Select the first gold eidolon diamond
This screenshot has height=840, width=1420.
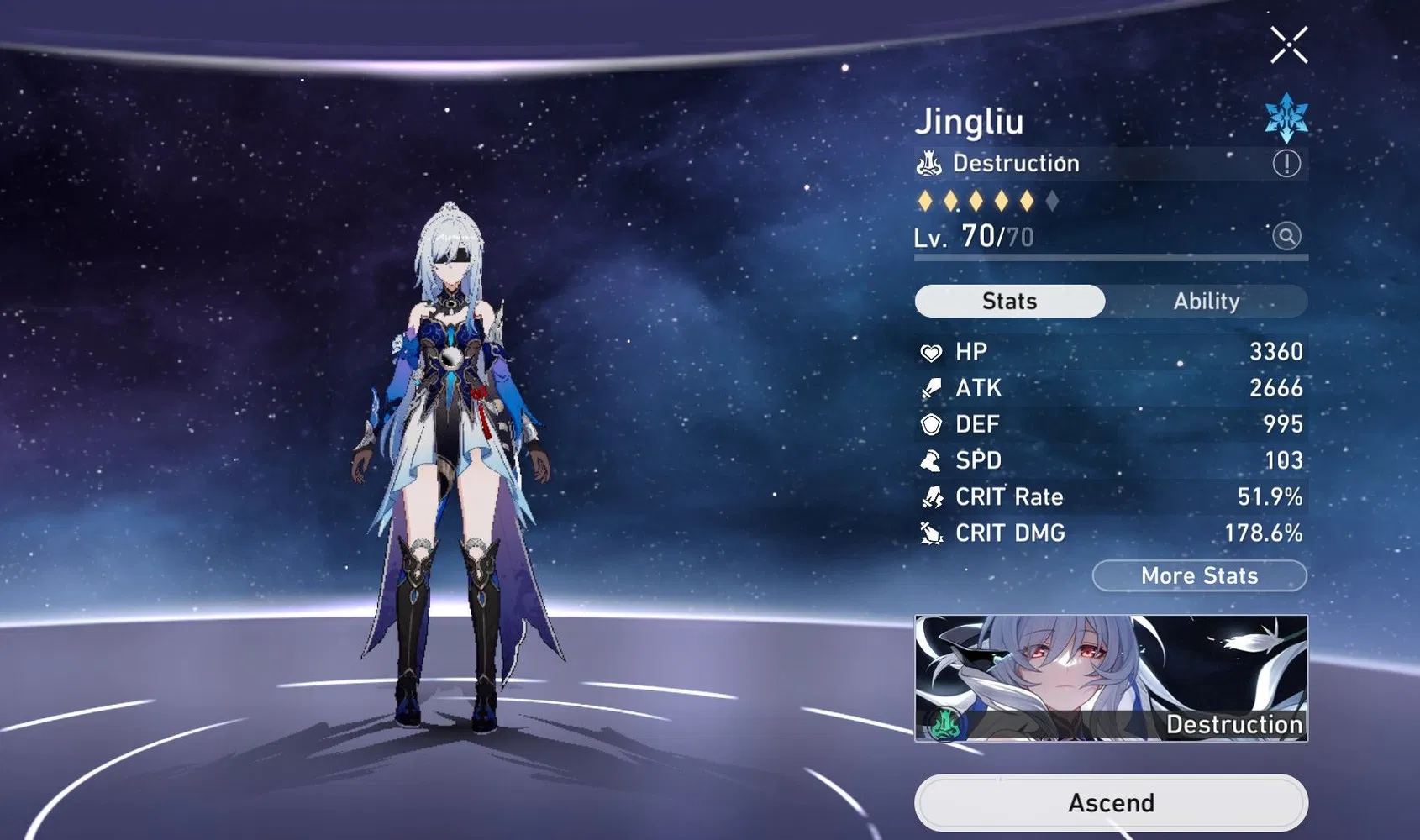pos(925,200)
